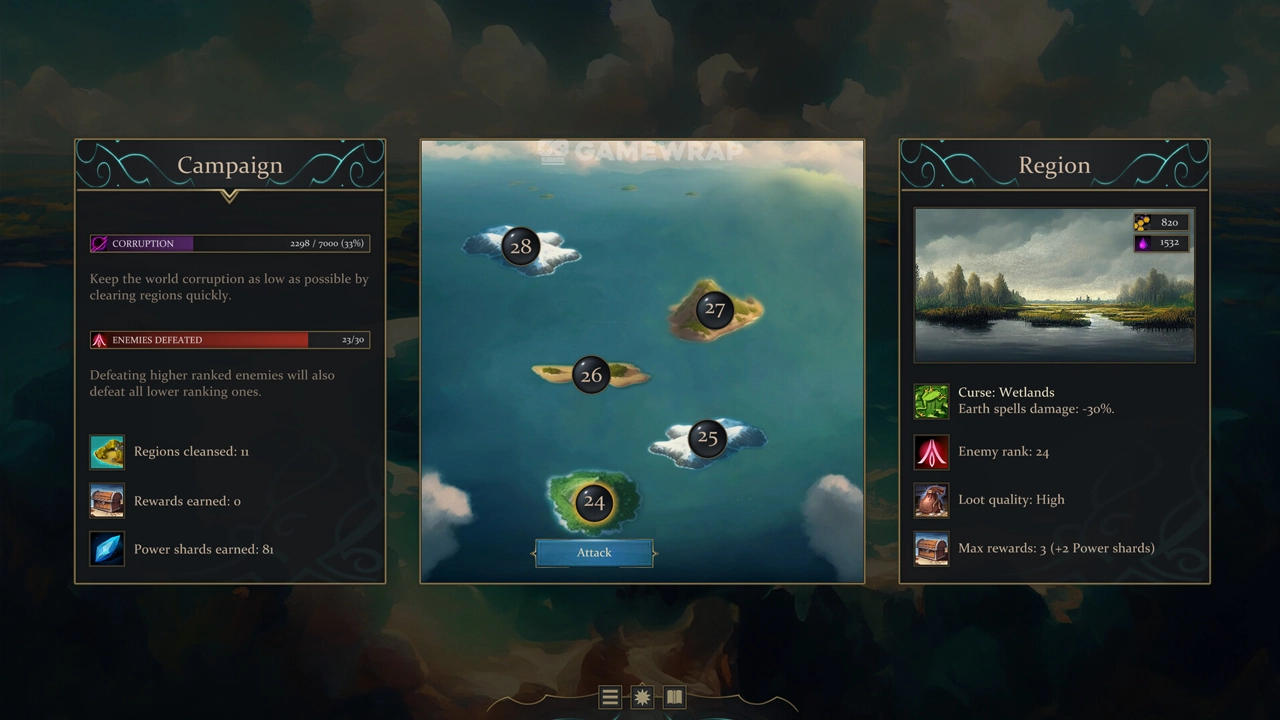Pick the rank 25 snowy island
The width and height of the screenshot is (1280, 720).
pos(707,438)
